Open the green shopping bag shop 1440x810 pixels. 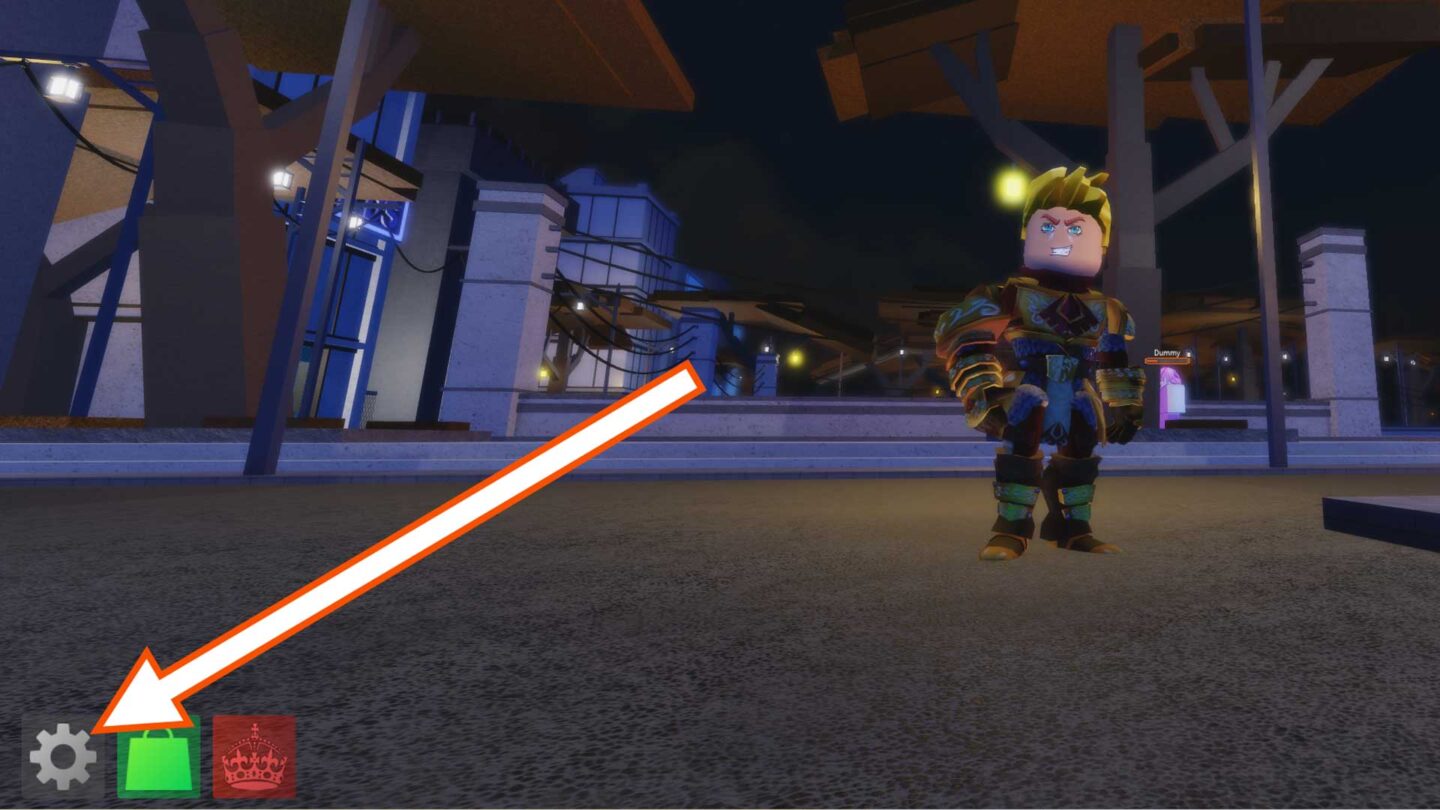[x=158, y=758]
